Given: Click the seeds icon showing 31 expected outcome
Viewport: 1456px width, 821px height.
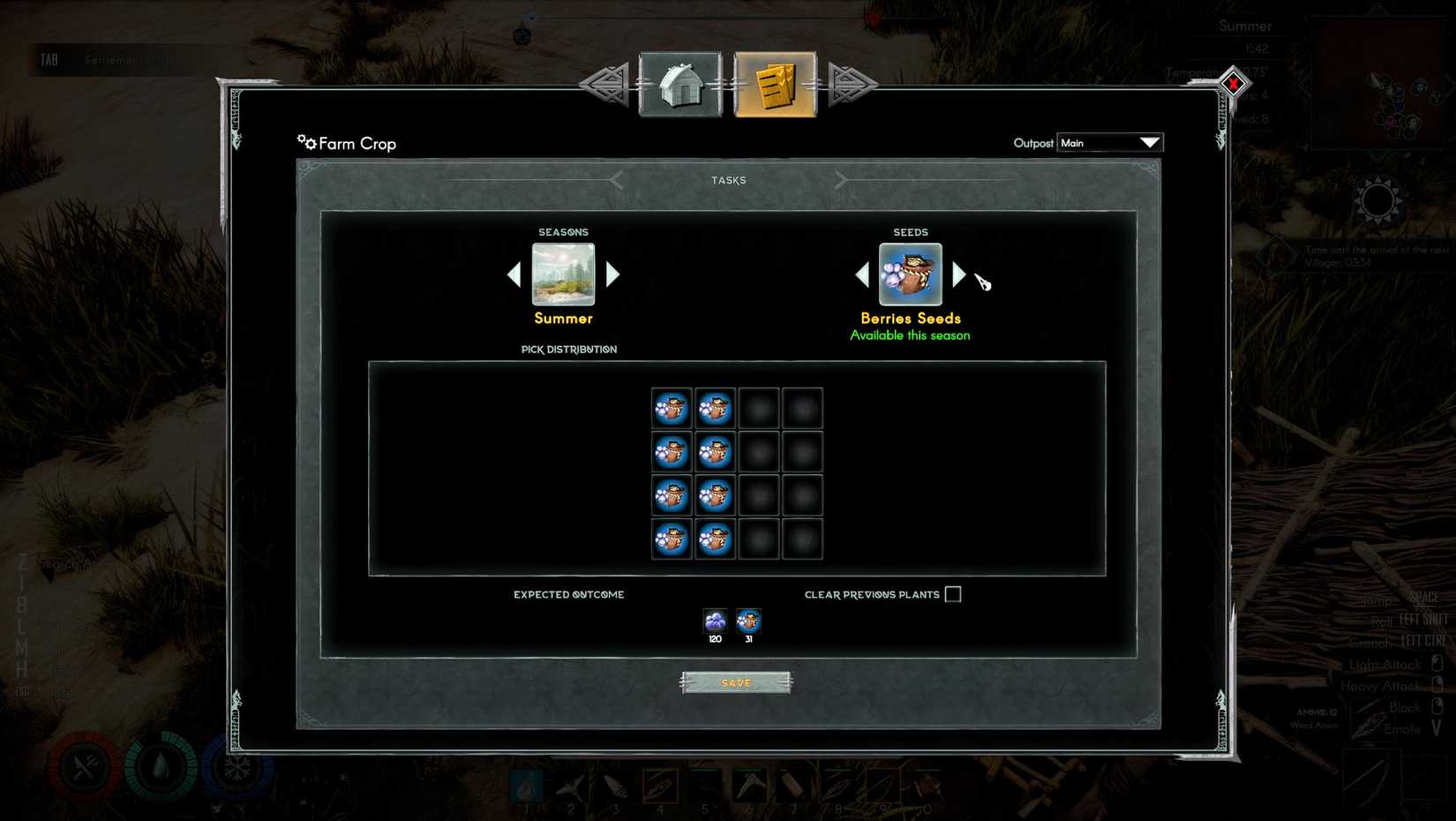Looking at the screenshot, I should click(748, 621).
